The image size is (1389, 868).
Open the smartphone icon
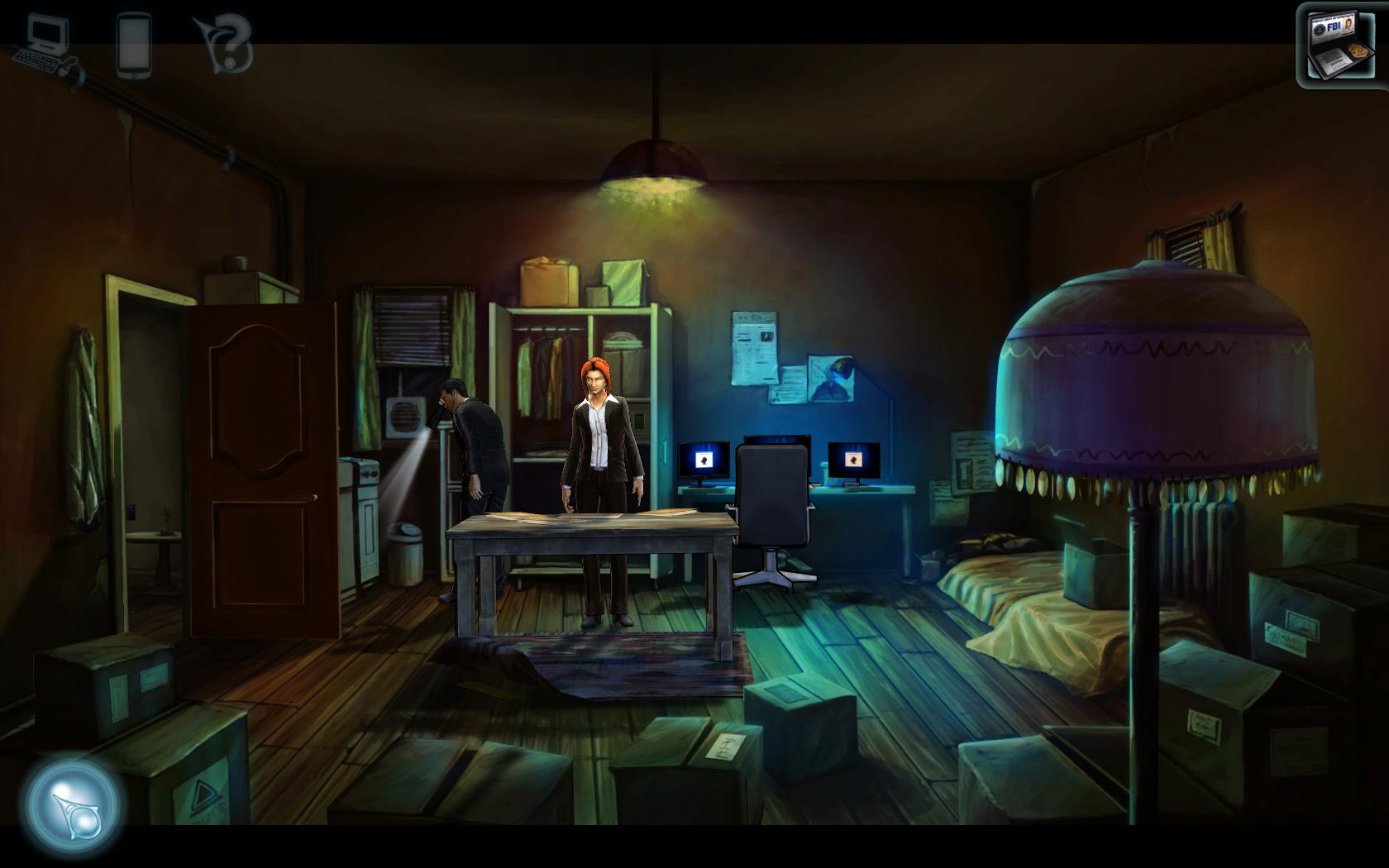[x=134, y=45]
